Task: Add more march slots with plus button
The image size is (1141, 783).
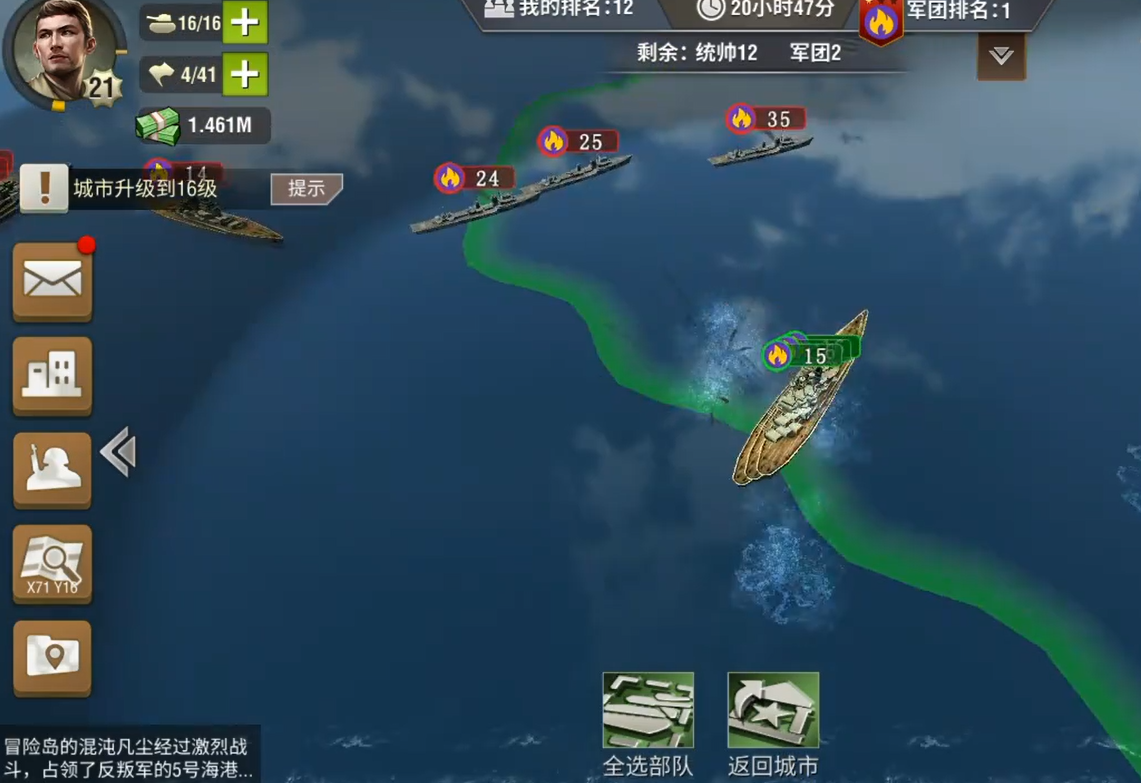Action: [245, 74]
